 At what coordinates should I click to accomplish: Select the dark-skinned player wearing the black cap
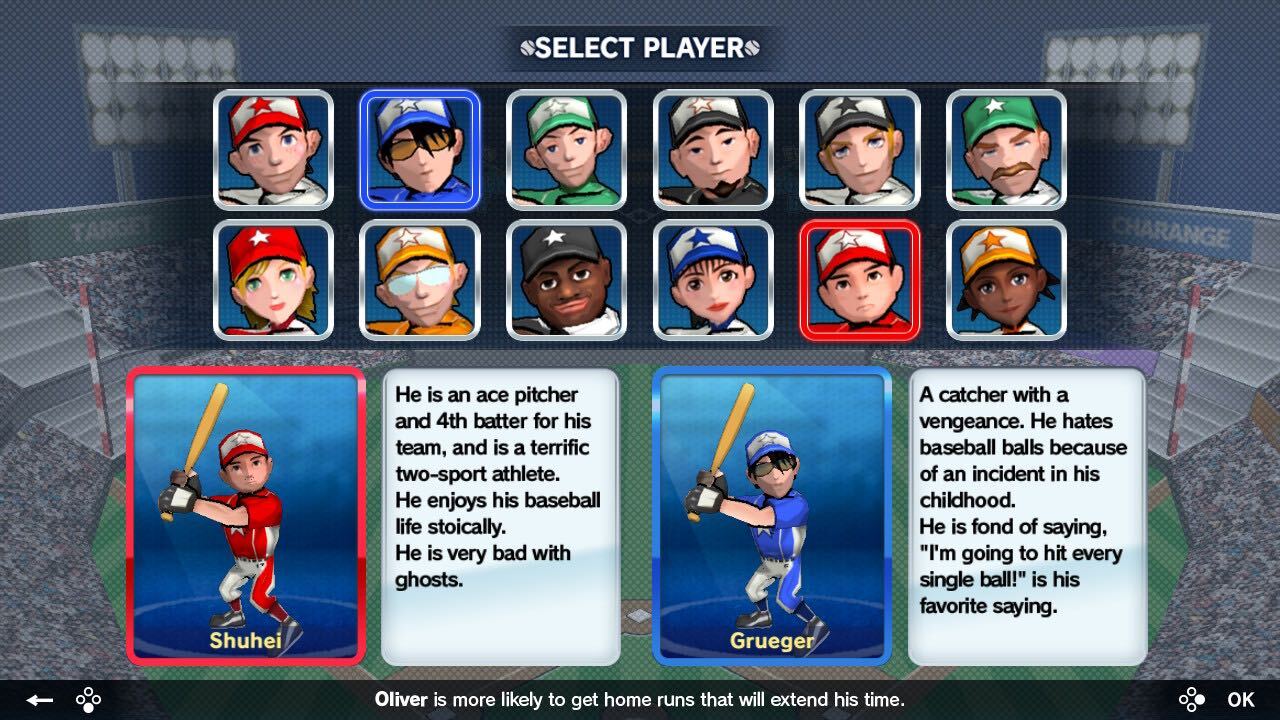566,281
